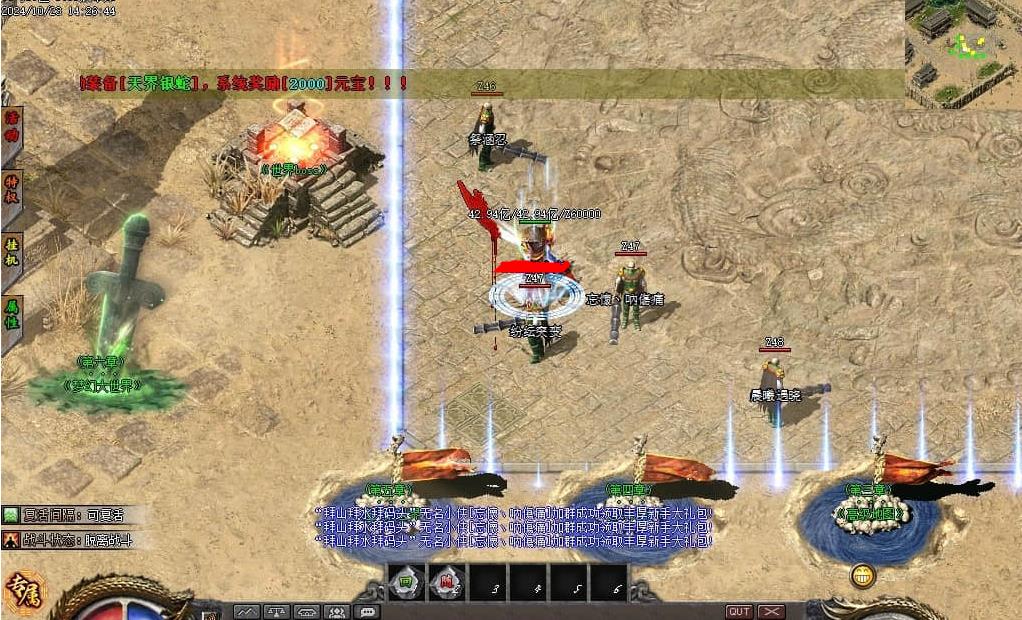This screenshot has height=620, width=1022.
Task: Click the yellow smiley face icon
Action: [862, 576]
